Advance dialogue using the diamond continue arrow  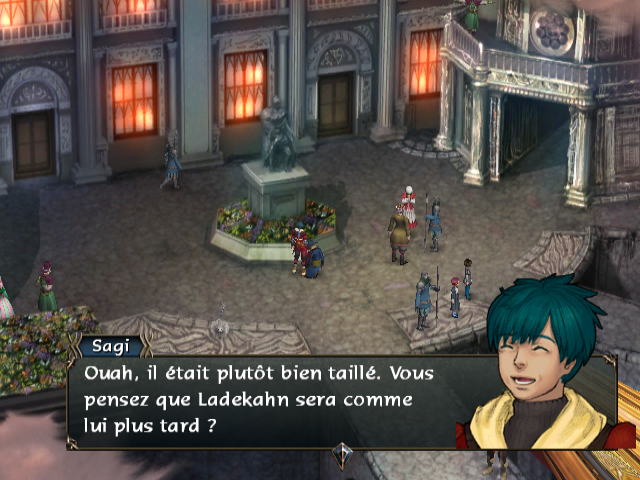point(342,452)
